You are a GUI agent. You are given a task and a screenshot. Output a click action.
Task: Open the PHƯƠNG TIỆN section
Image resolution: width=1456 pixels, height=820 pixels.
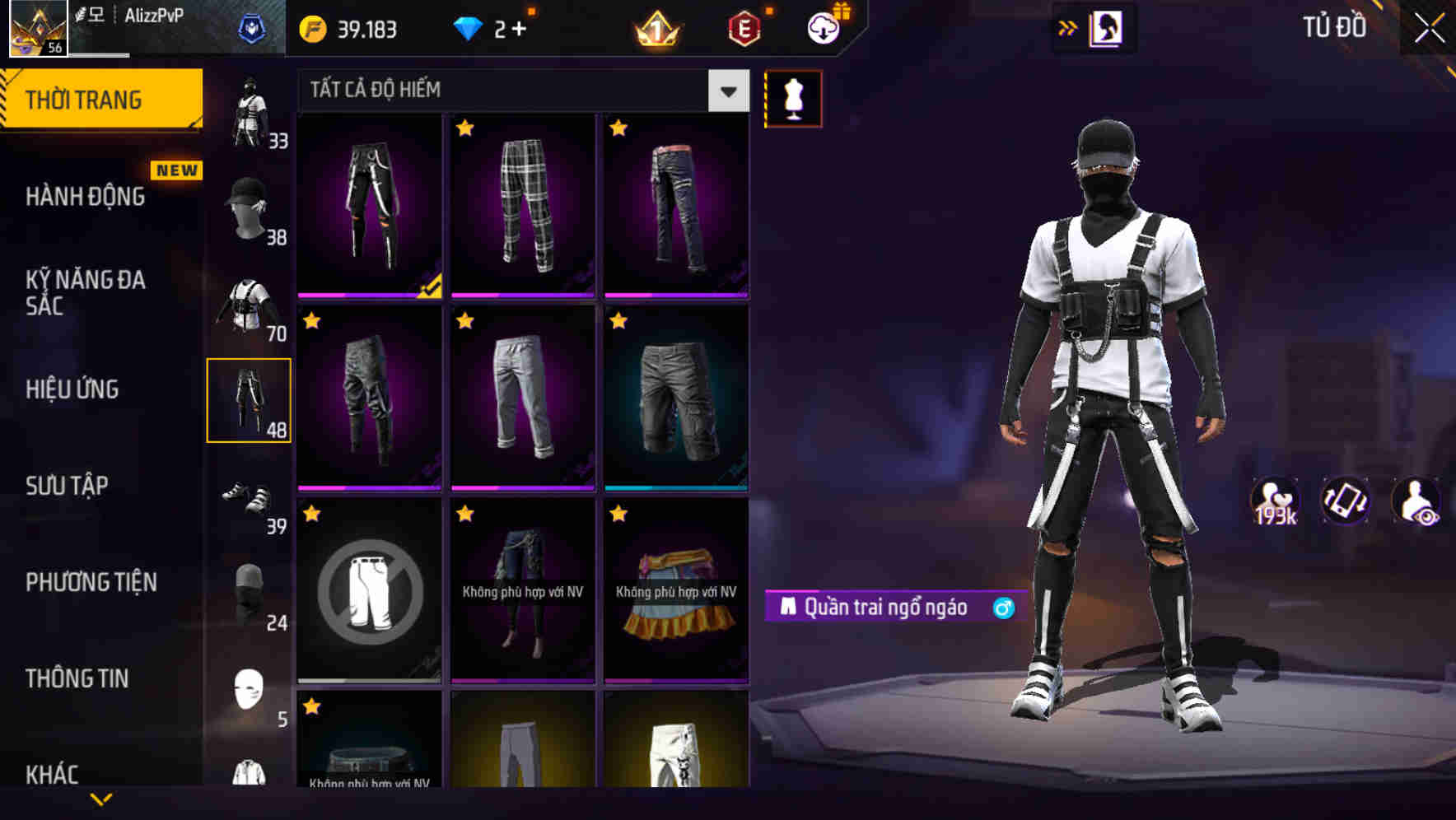pyautogui.click(x=91, y=582)
